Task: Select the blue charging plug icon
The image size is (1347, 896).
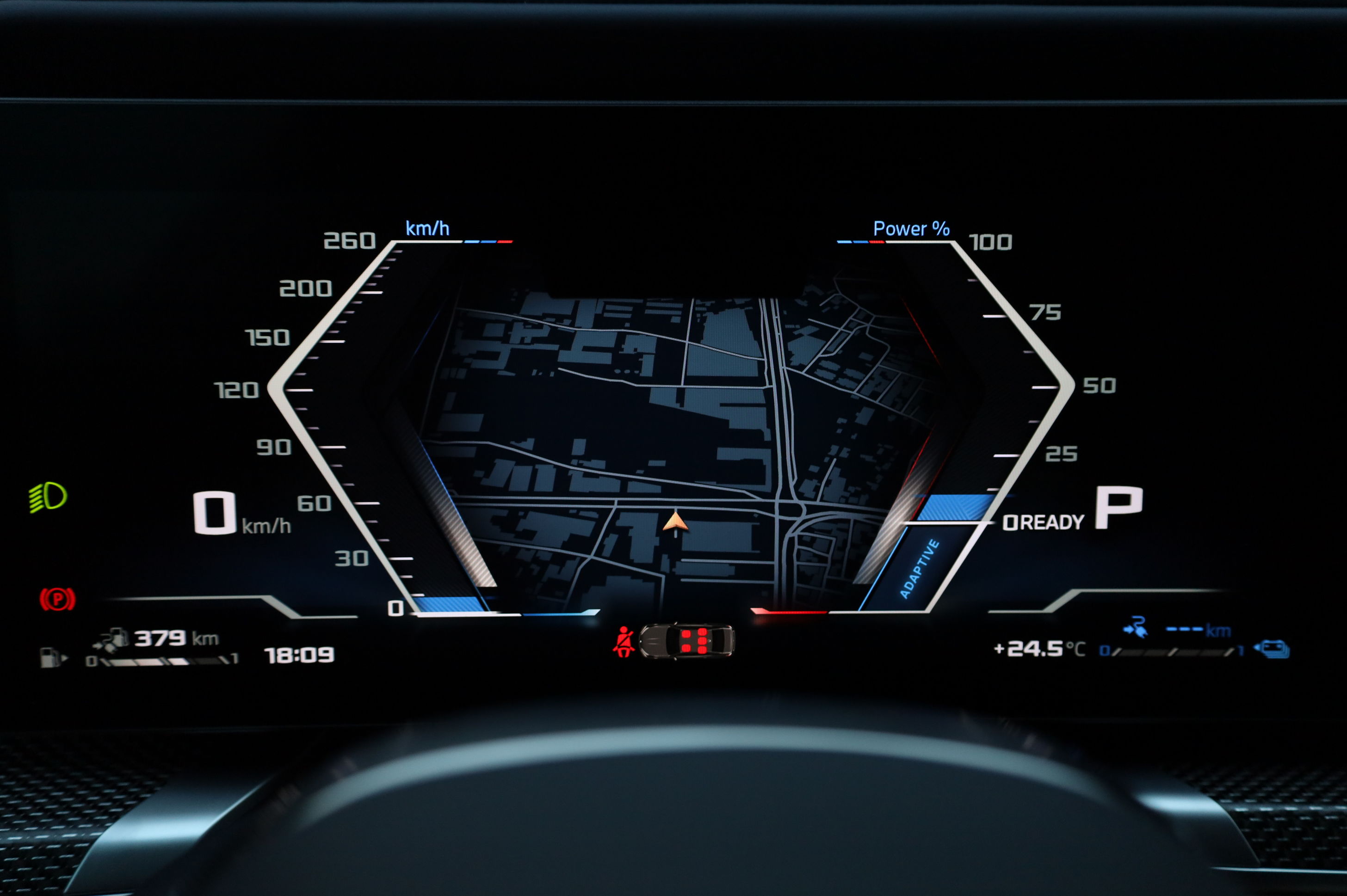Action: click(1136, 627)
